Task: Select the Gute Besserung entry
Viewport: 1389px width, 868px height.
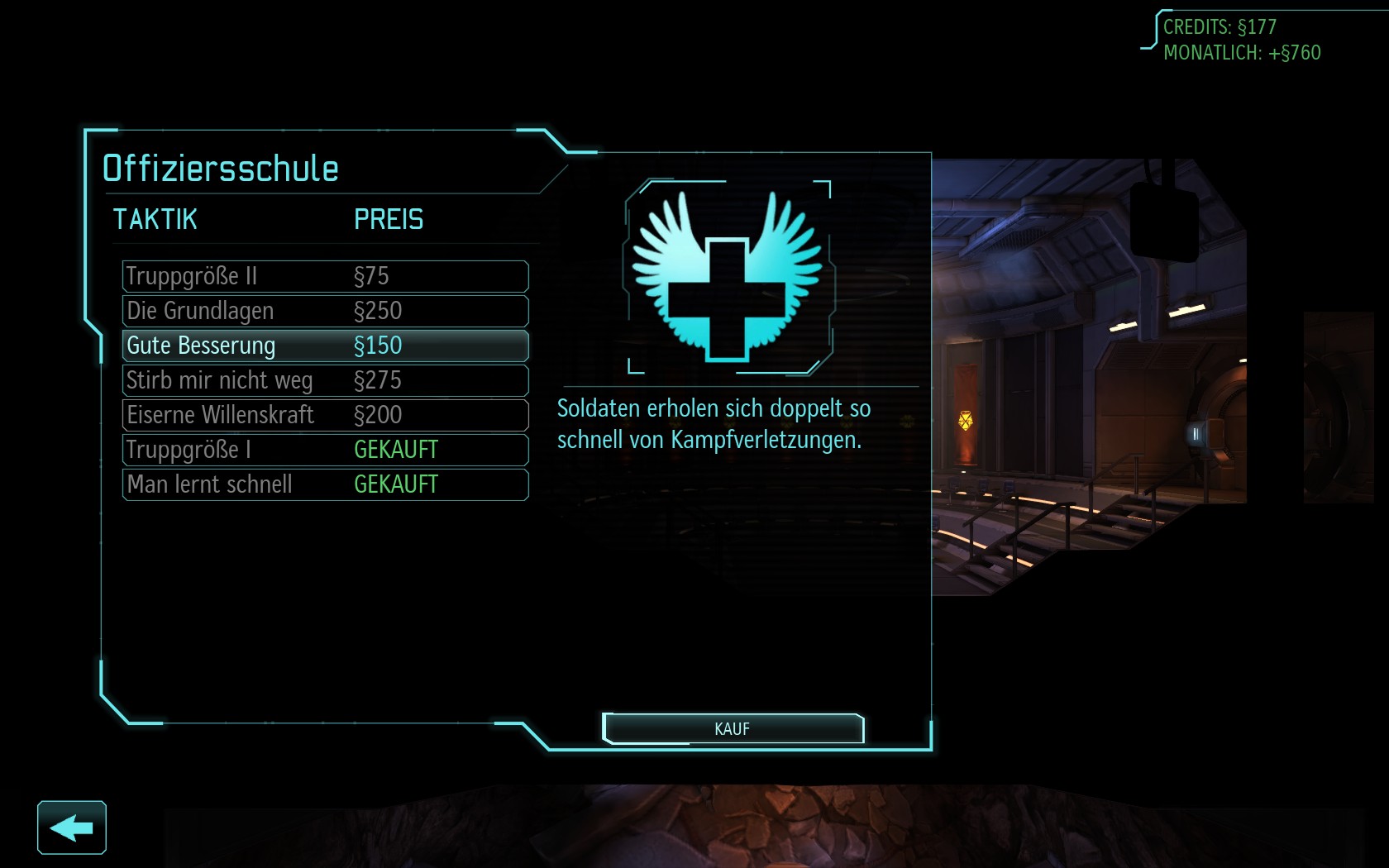Action: click(x=325, y=346)
